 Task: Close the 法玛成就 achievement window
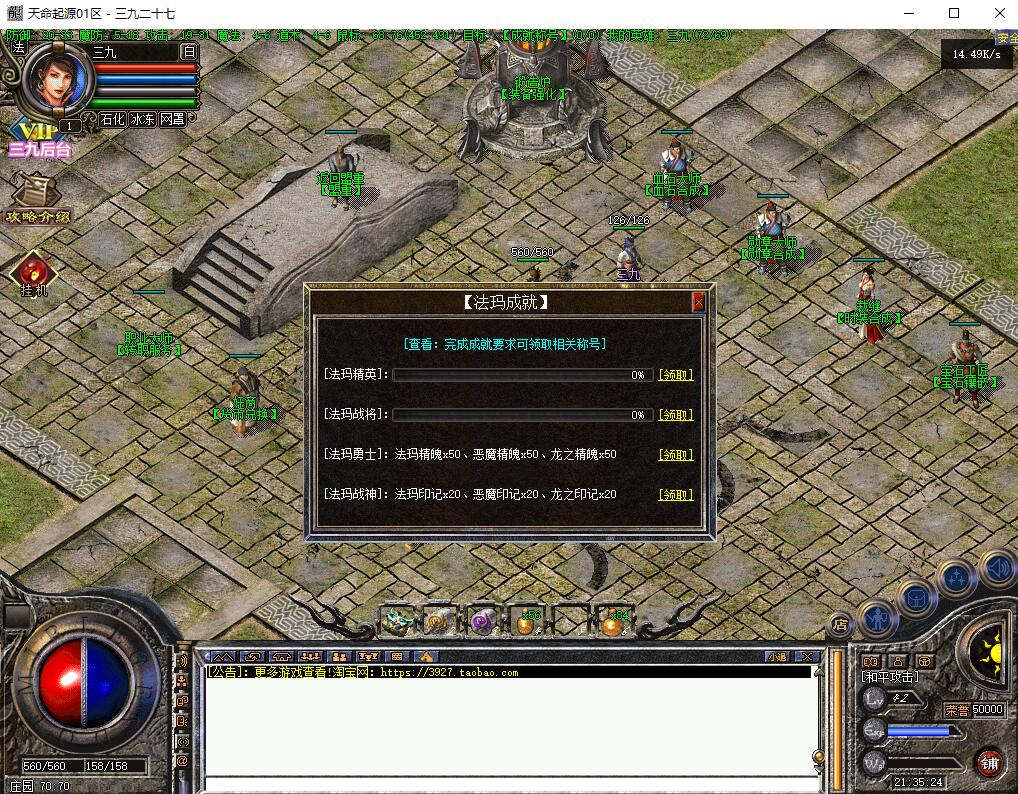[x=698, y=302]
